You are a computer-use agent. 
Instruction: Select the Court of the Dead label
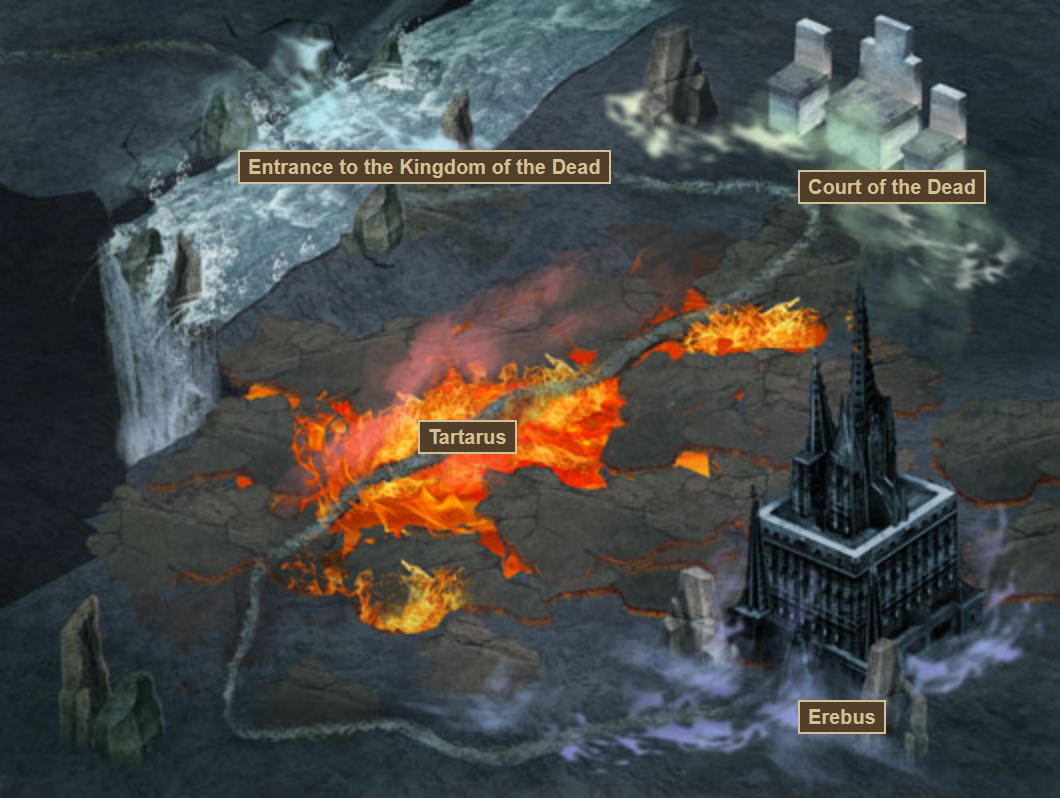pyautogui.click(x=891, y=187)
